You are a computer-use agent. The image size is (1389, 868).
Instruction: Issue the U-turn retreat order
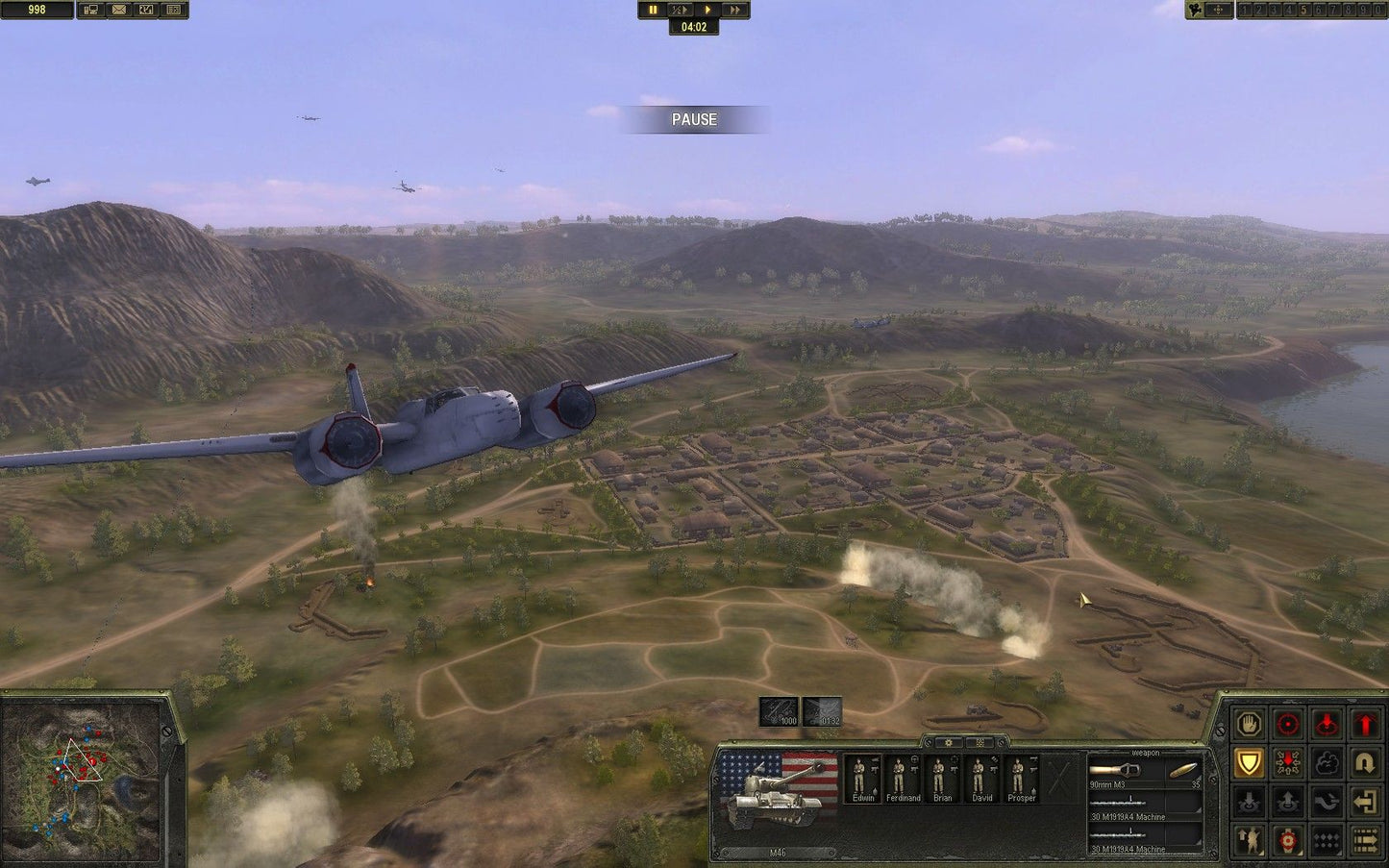[1366, 763]
